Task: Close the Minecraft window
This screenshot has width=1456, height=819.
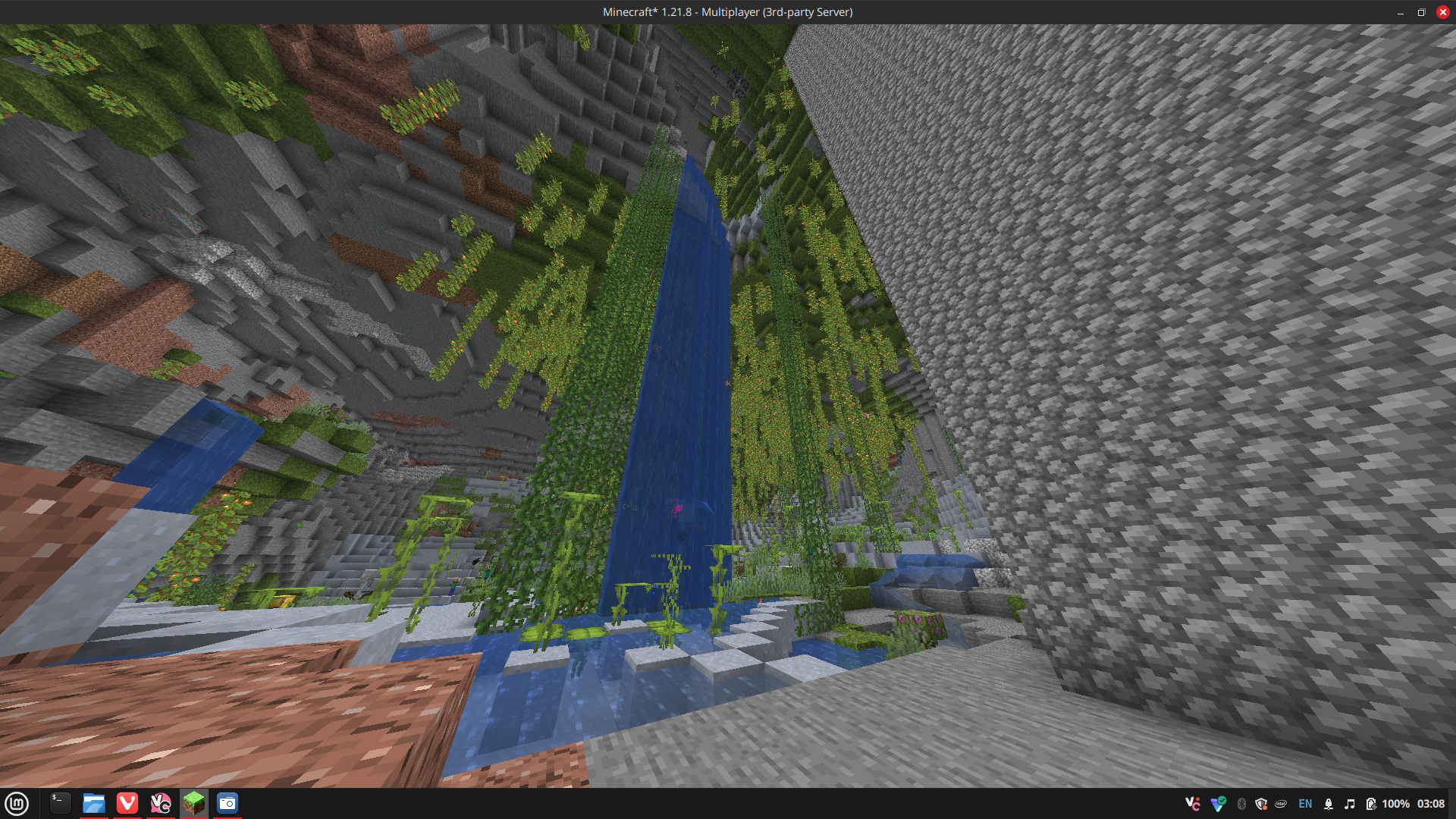Action: click(x=1442, y=12)
